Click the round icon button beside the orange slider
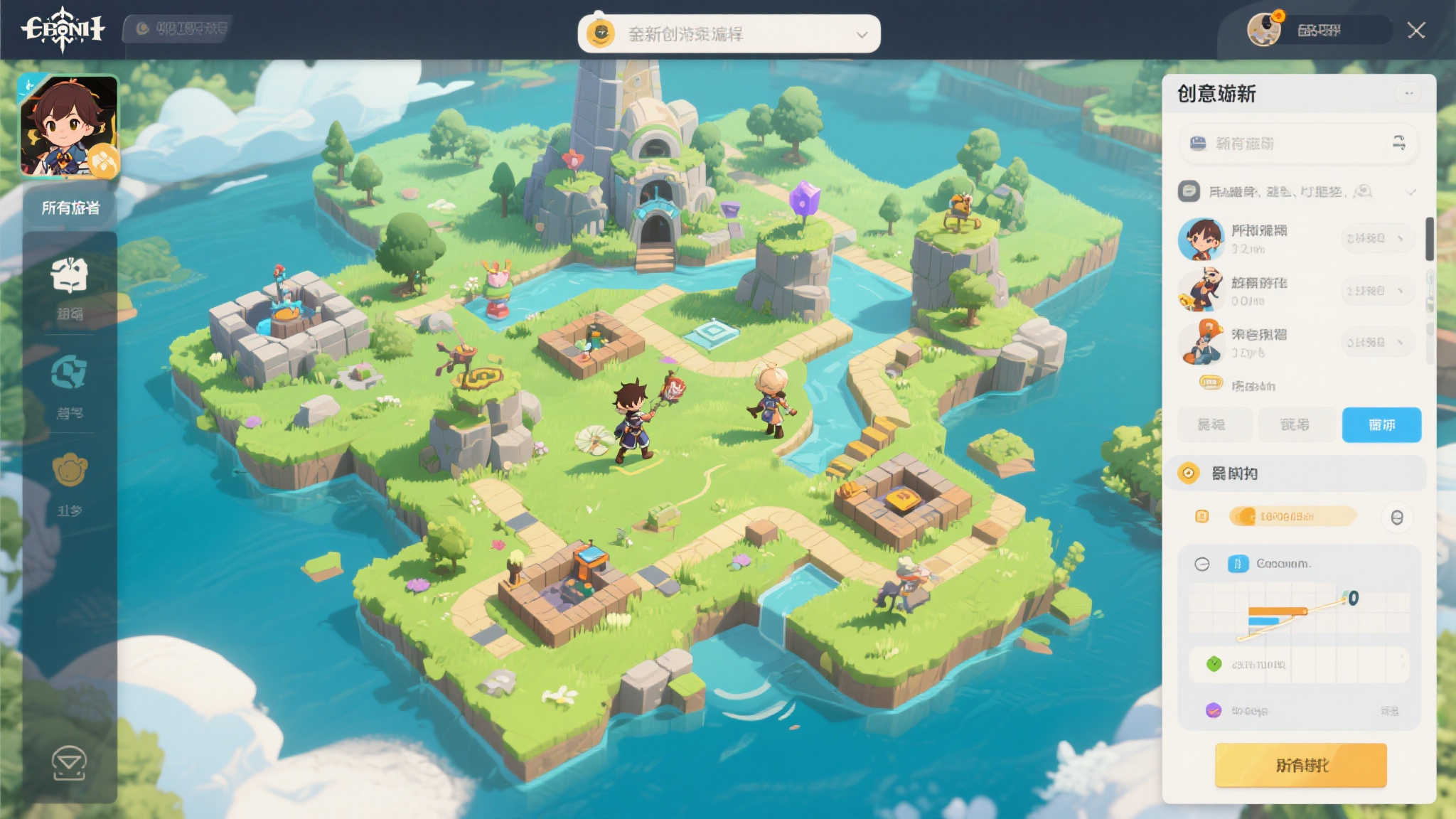The width and height of the screenshot is (1456, 819). click(x=1396, y=518)
